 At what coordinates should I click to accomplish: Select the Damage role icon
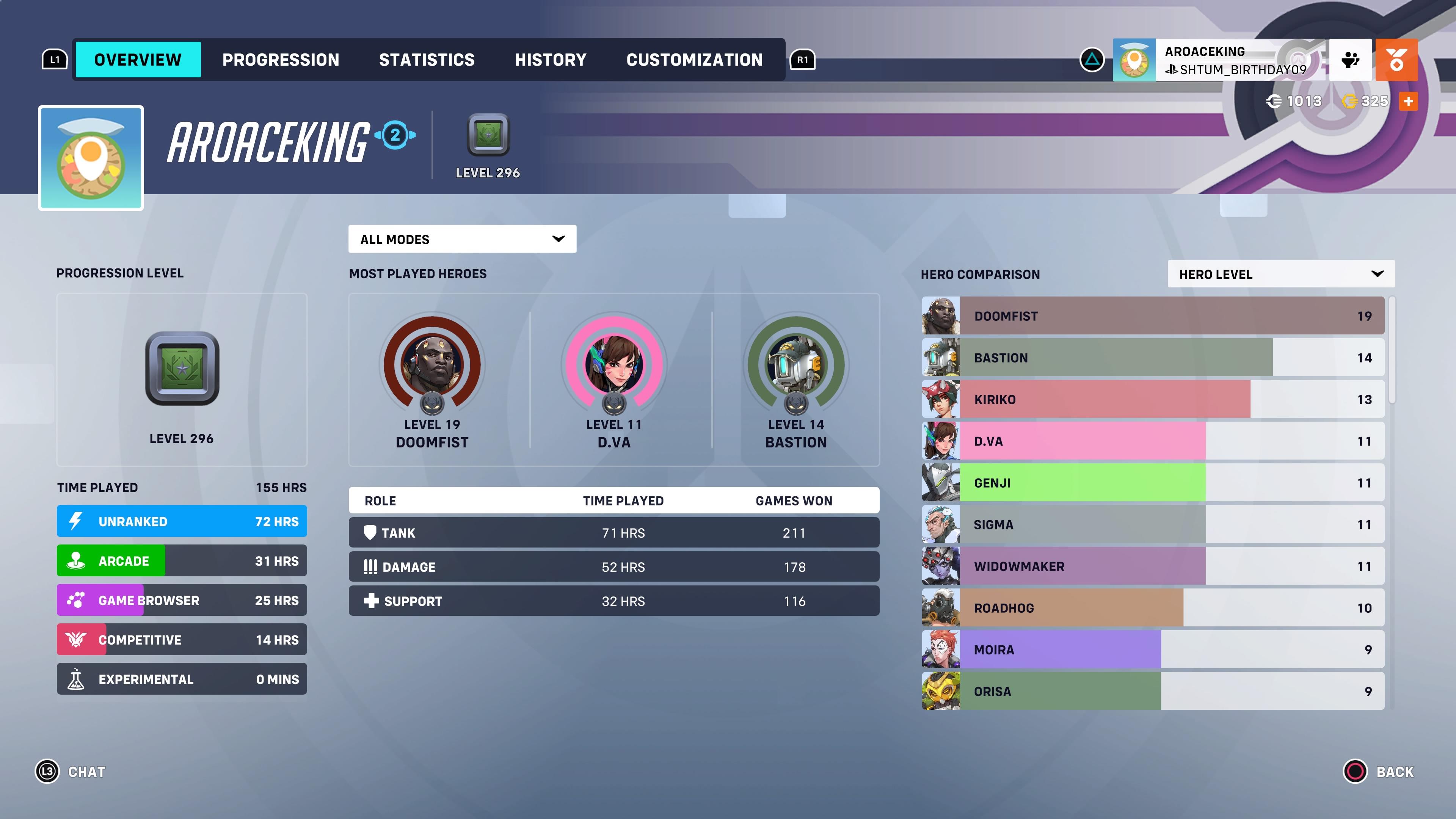click(x=370, y=566)
